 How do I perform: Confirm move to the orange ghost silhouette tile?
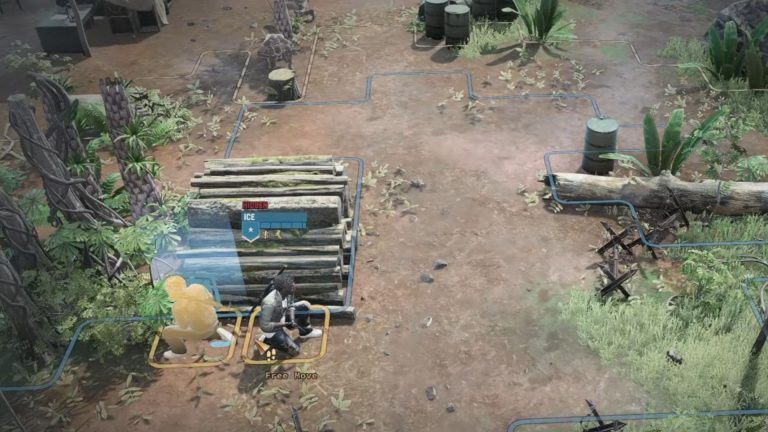(192, 320)
